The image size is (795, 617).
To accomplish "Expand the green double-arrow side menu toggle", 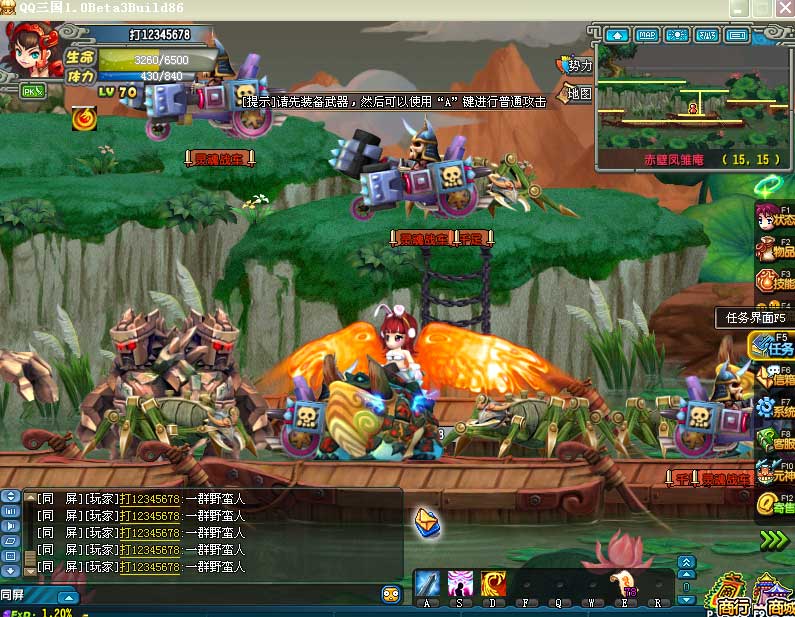I will click(x=773, y=540).
